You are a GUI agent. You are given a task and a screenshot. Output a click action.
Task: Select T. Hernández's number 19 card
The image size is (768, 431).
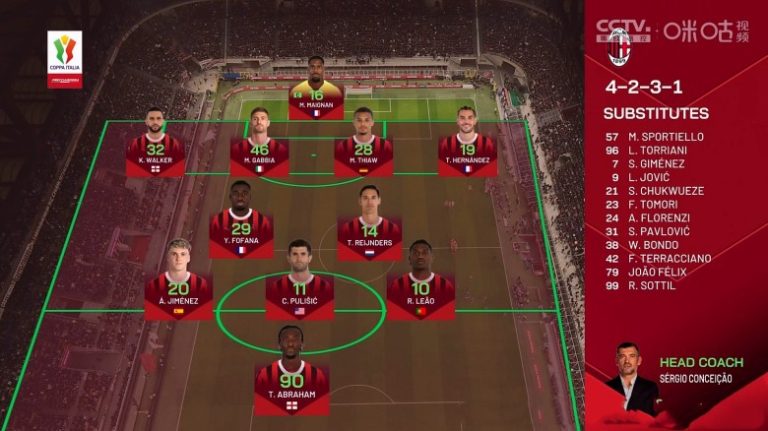(467, 148)
